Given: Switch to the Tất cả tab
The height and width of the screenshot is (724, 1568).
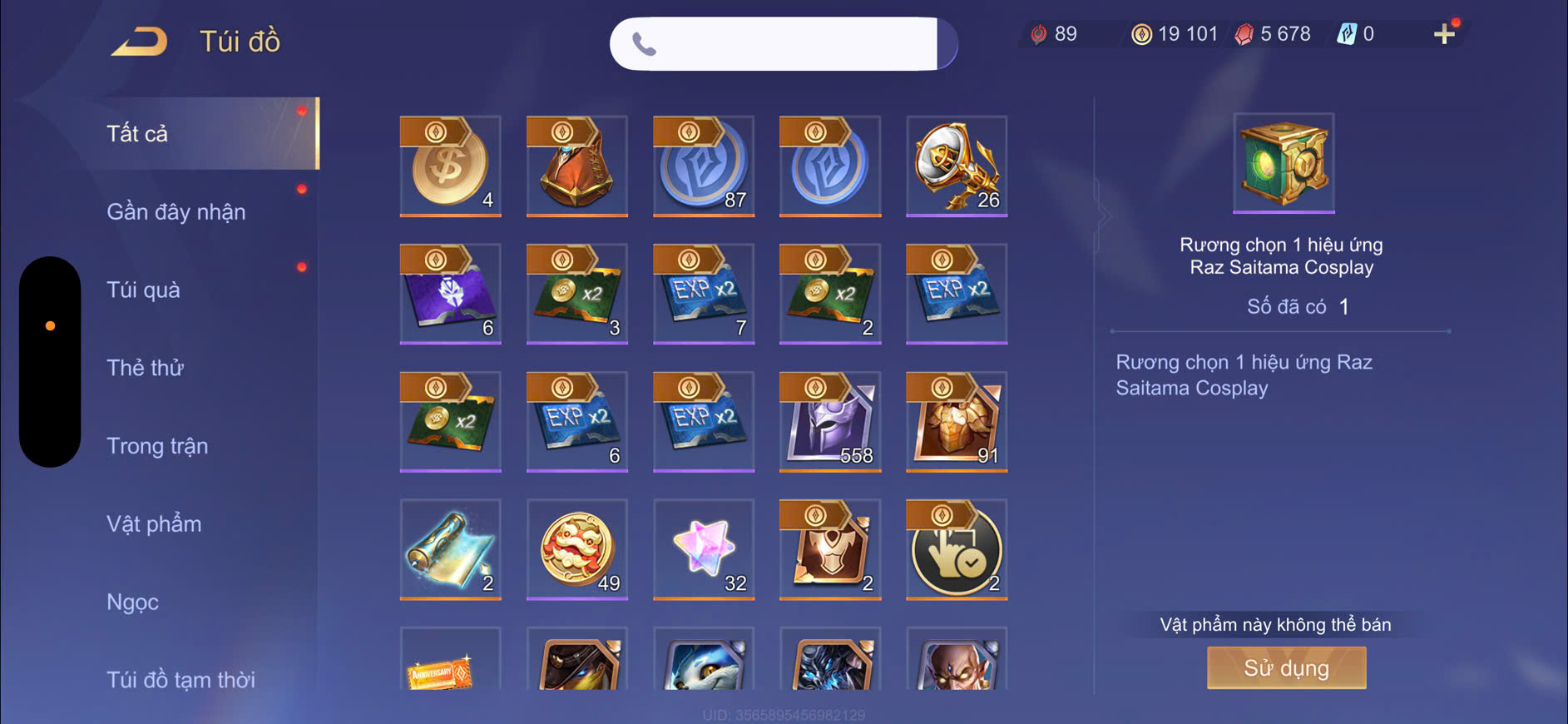Looking at the screenshot, I should point(138,133).
